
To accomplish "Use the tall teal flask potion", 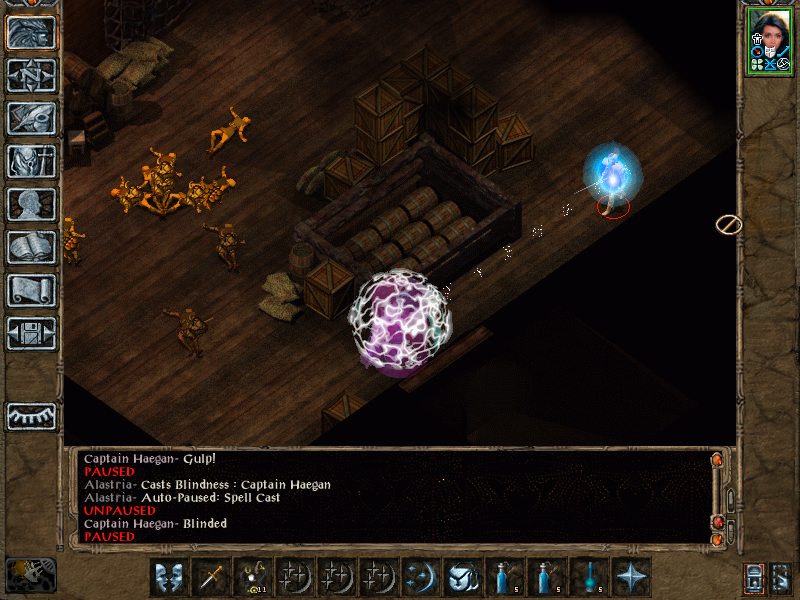I will (590, 577).
